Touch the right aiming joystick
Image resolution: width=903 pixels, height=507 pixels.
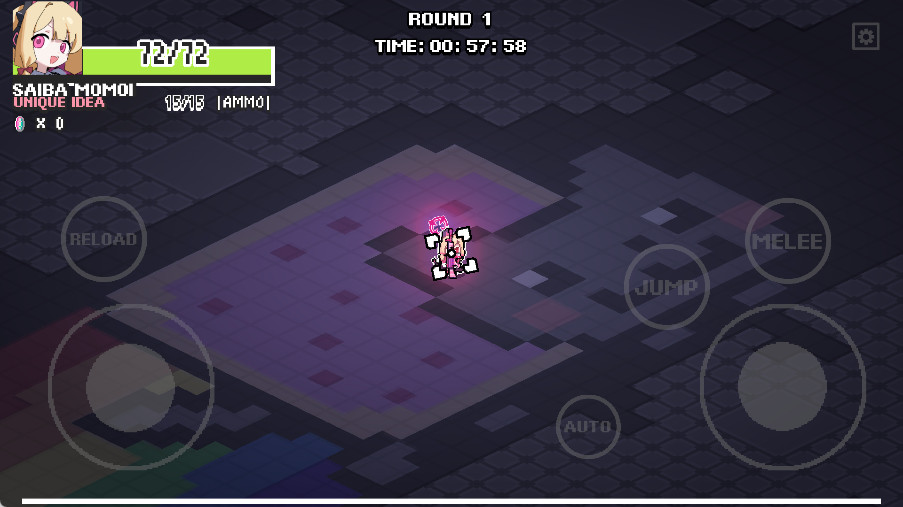782,387
